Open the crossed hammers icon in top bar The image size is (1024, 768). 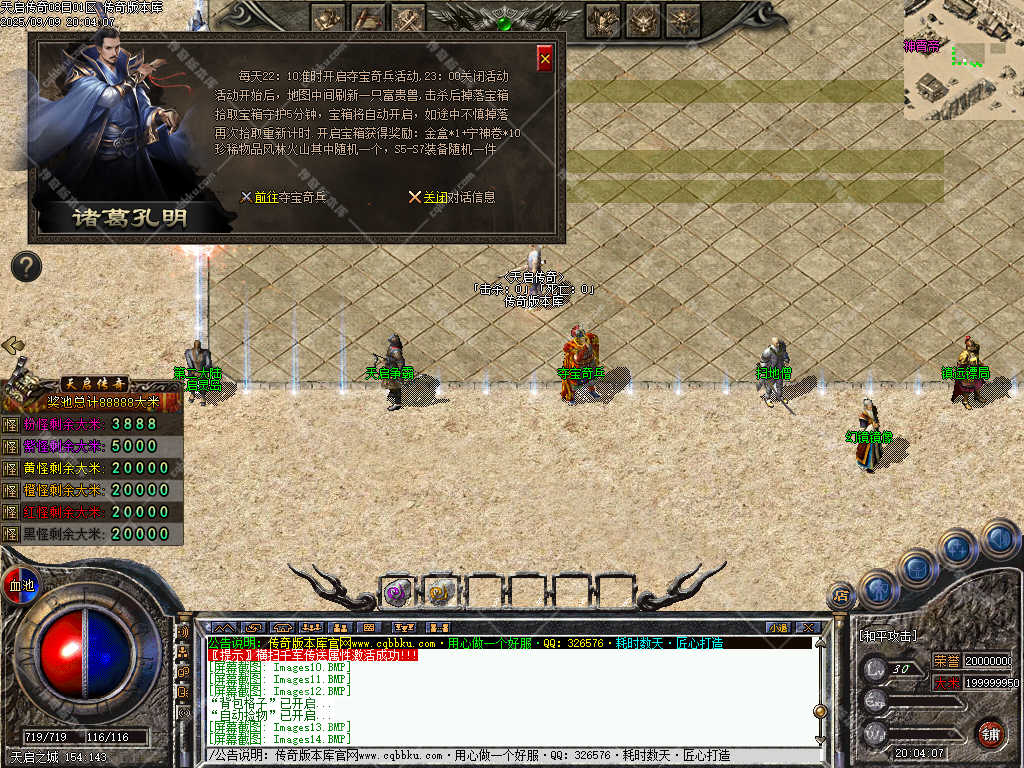tap(408, 18)
